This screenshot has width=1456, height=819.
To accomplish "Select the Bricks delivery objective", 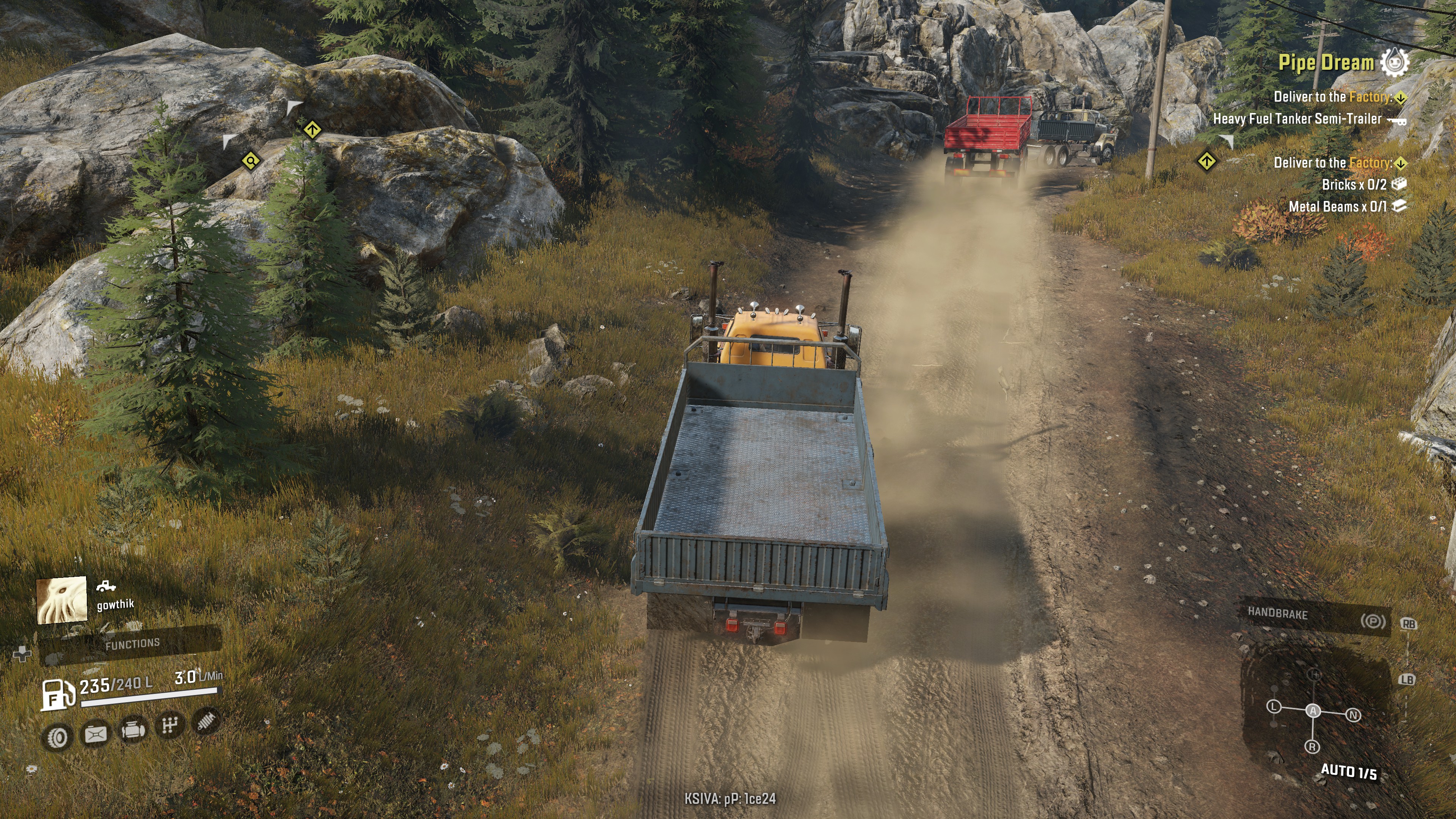I will [1354, 184].
